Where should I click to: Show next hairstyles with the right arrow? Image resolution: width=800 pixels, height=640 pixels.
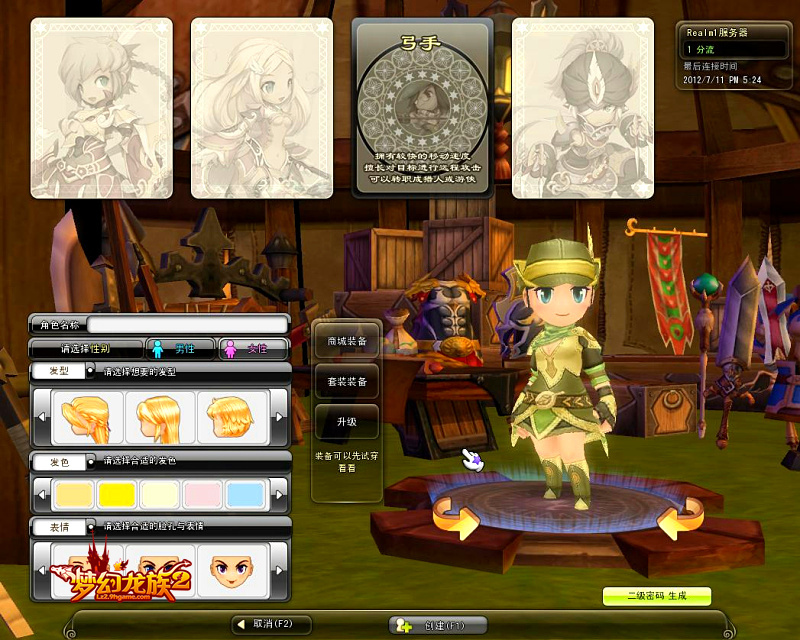281,418
